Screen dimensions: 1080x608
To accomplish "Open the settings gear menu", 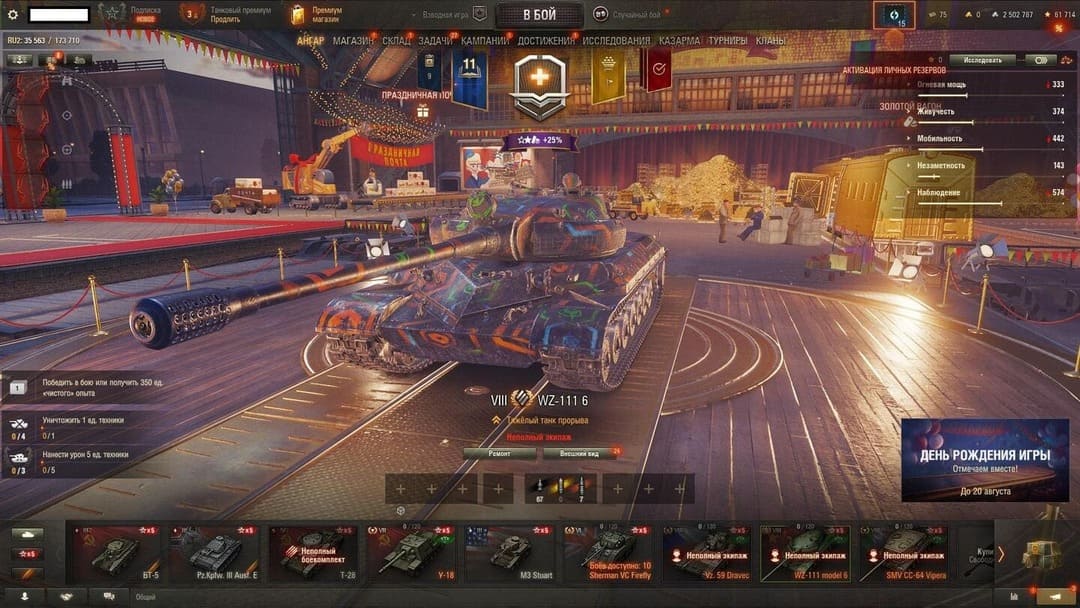I will [x=13, y=15].
